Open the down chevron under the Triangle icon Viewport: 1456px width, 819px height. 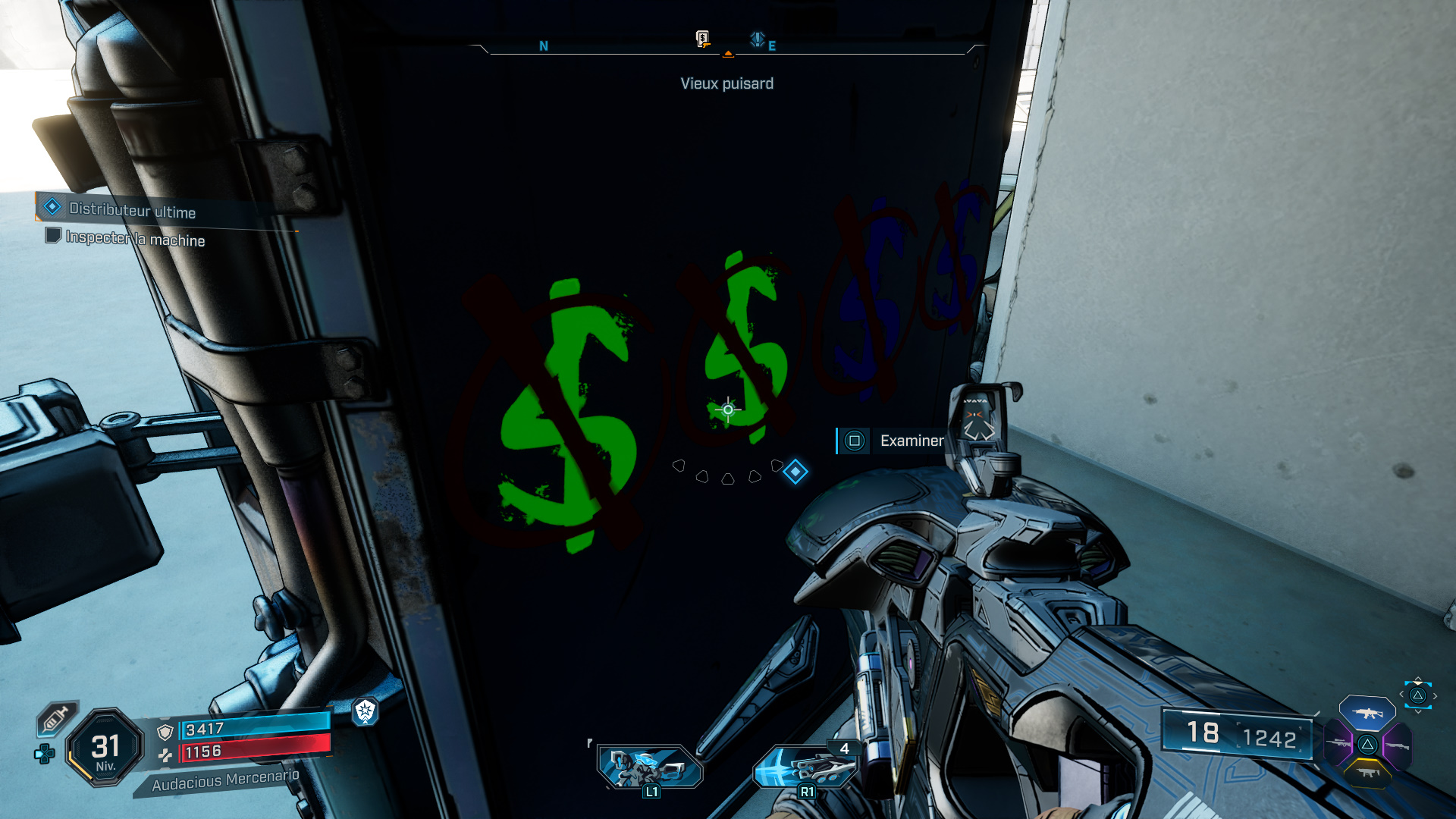(1418, 711)
